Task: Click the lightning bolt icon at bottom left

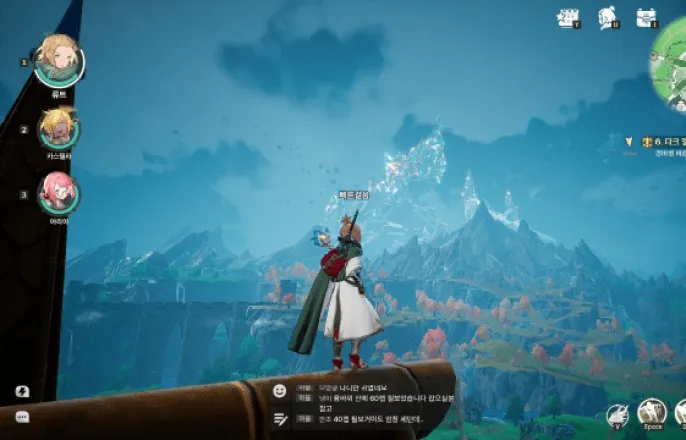Action: coord(22,391)
